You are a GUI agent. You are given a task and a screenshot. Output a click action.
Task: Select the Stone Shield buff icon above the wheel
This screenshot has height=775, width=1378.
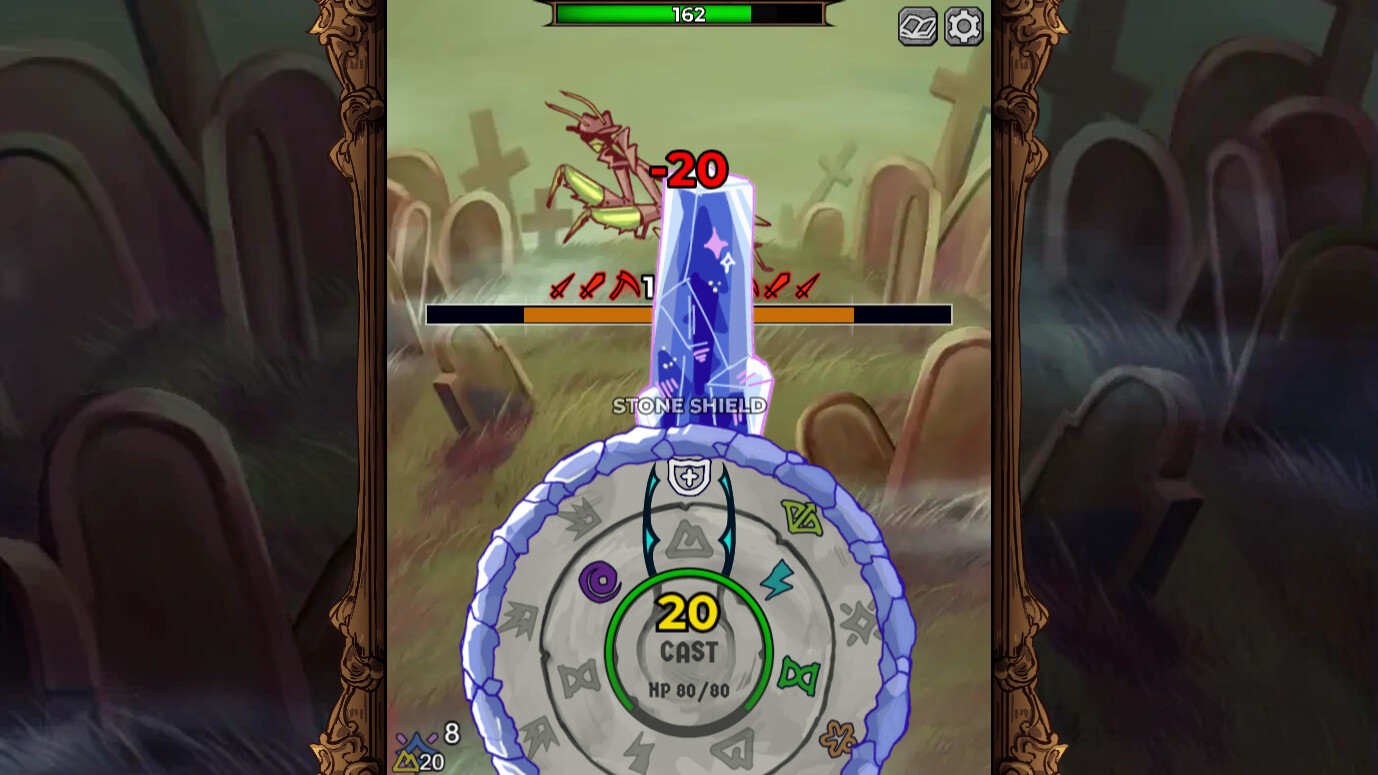689,477
